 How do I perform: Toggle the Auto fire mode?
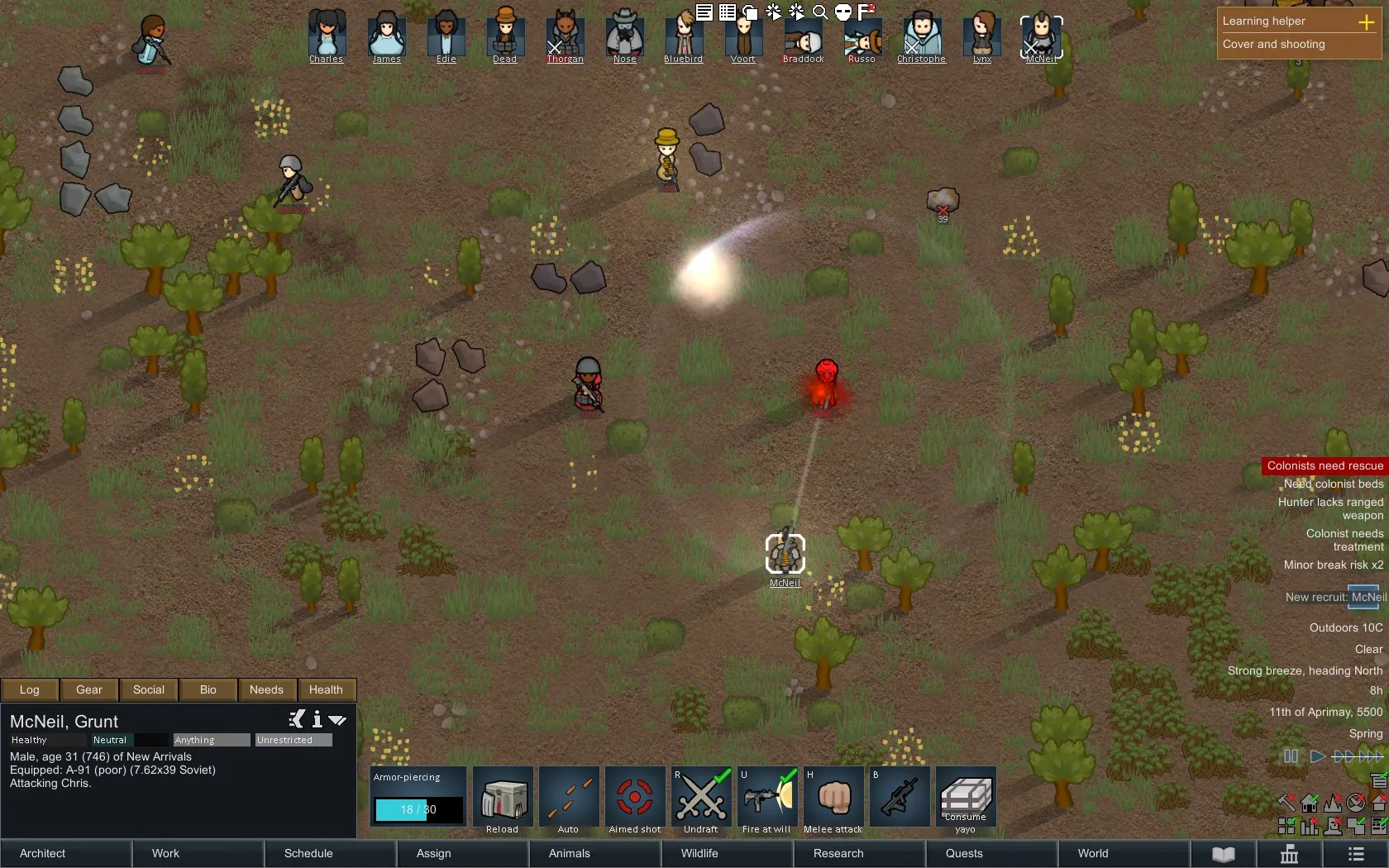569,799
